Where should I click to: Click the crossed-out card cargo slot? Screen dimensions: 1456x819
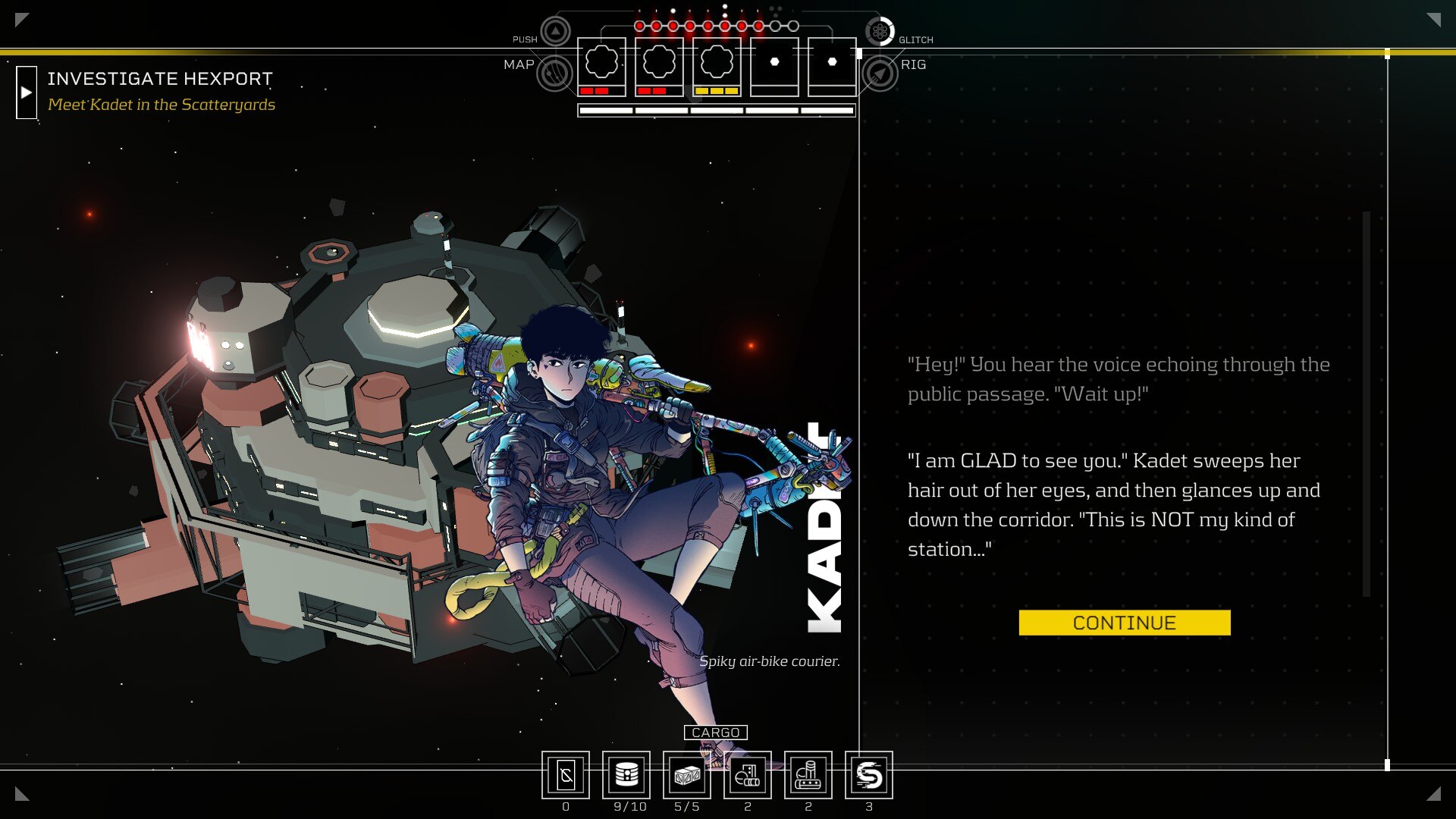(x=566, y=775)
